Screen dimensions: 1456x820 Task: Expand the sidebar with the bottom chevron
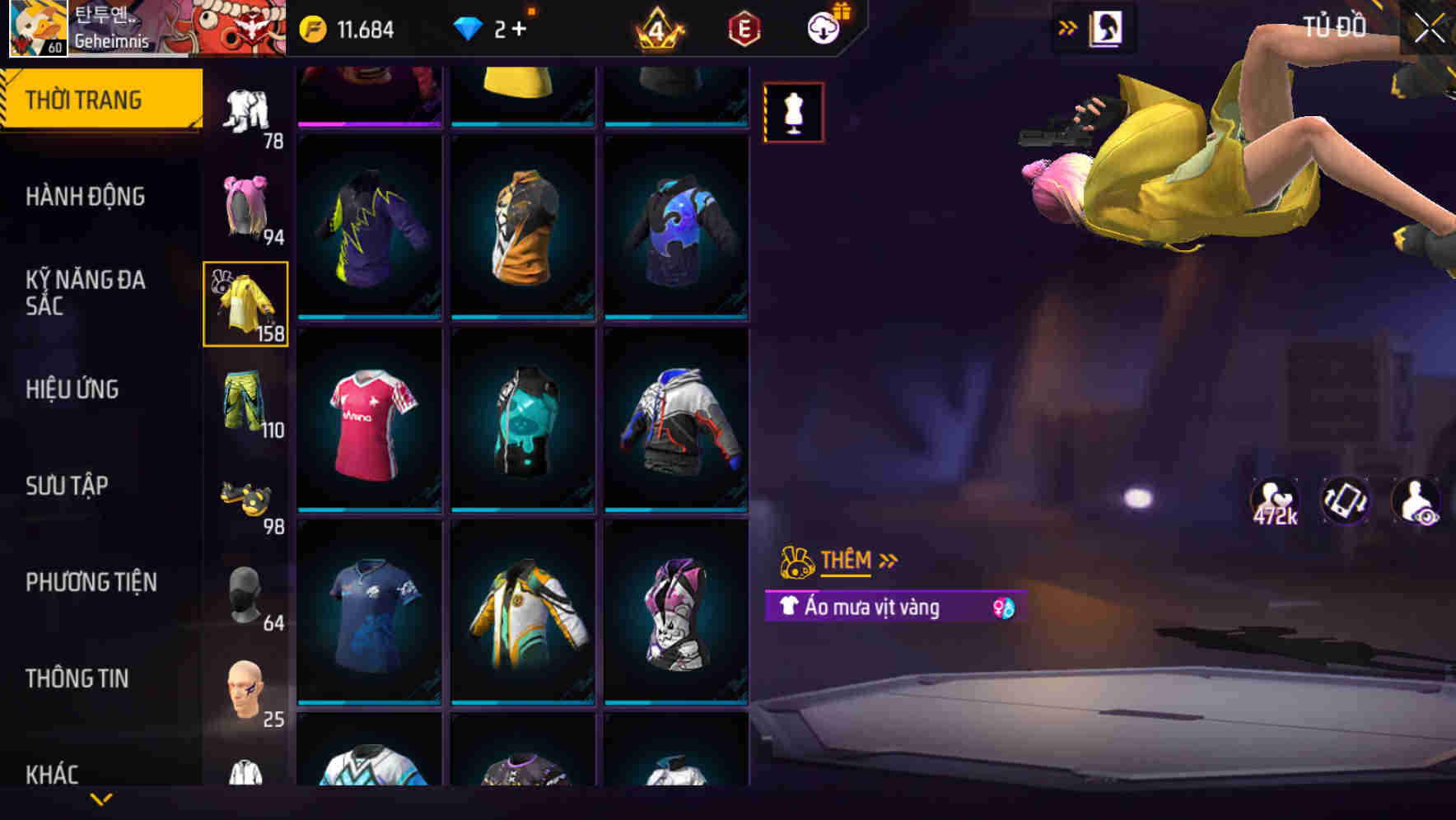[x=101, y=798]
